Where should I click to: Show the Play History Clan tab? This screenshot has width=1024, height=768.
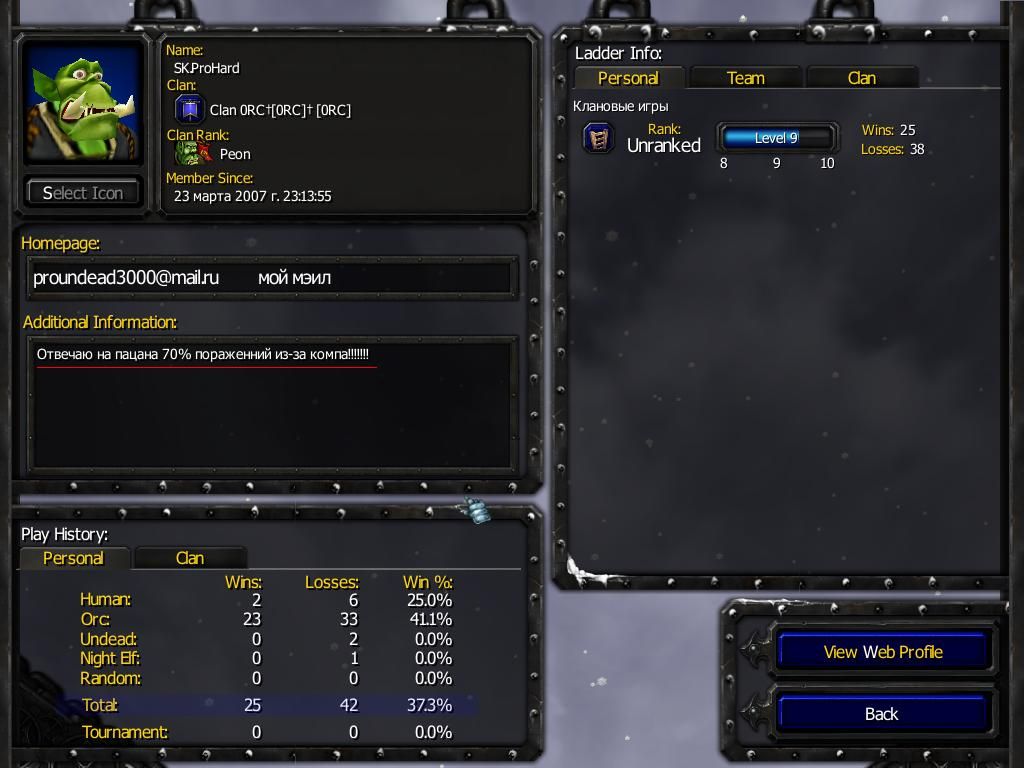tap(189, 558)
